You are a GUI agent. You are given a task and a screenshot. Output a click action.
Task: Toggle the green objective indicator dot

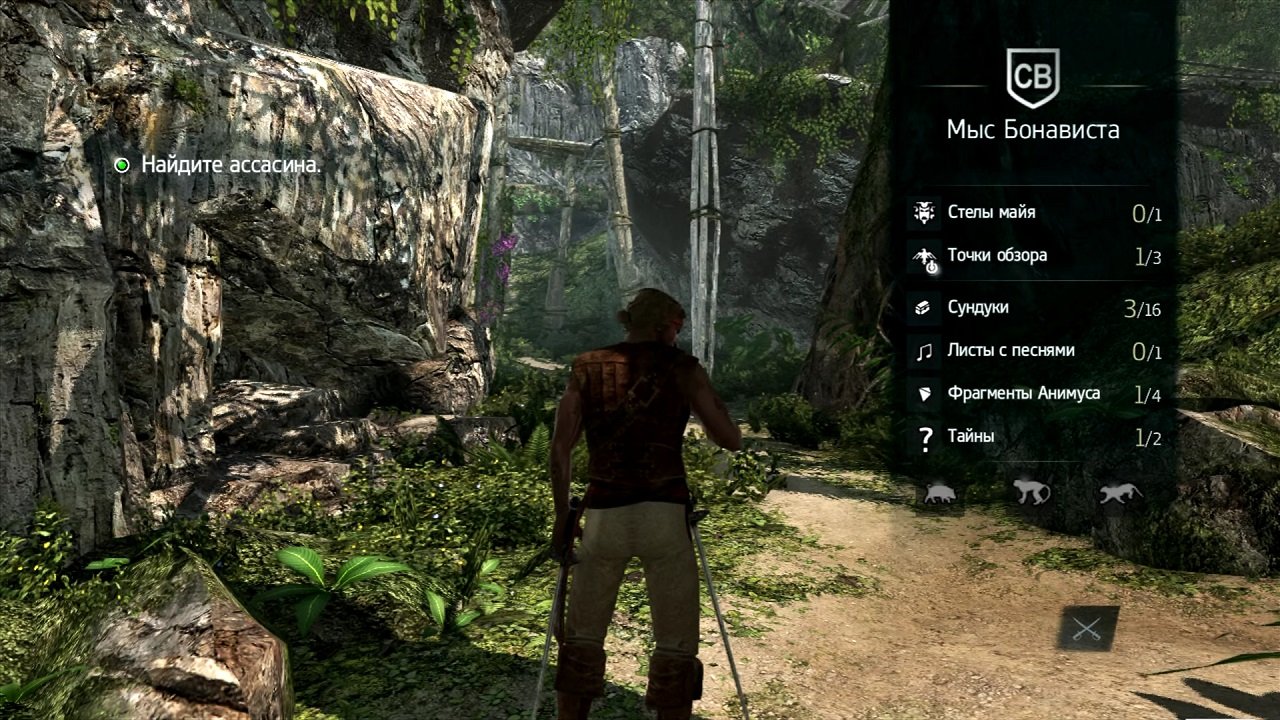click(125, 163)
